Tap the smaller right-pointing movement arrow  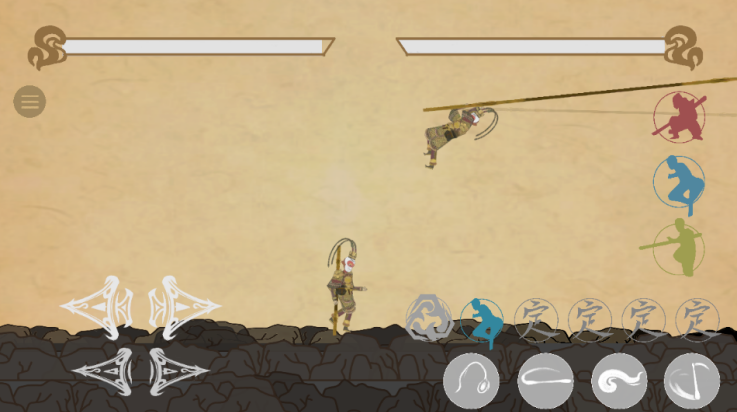(176, 370)
